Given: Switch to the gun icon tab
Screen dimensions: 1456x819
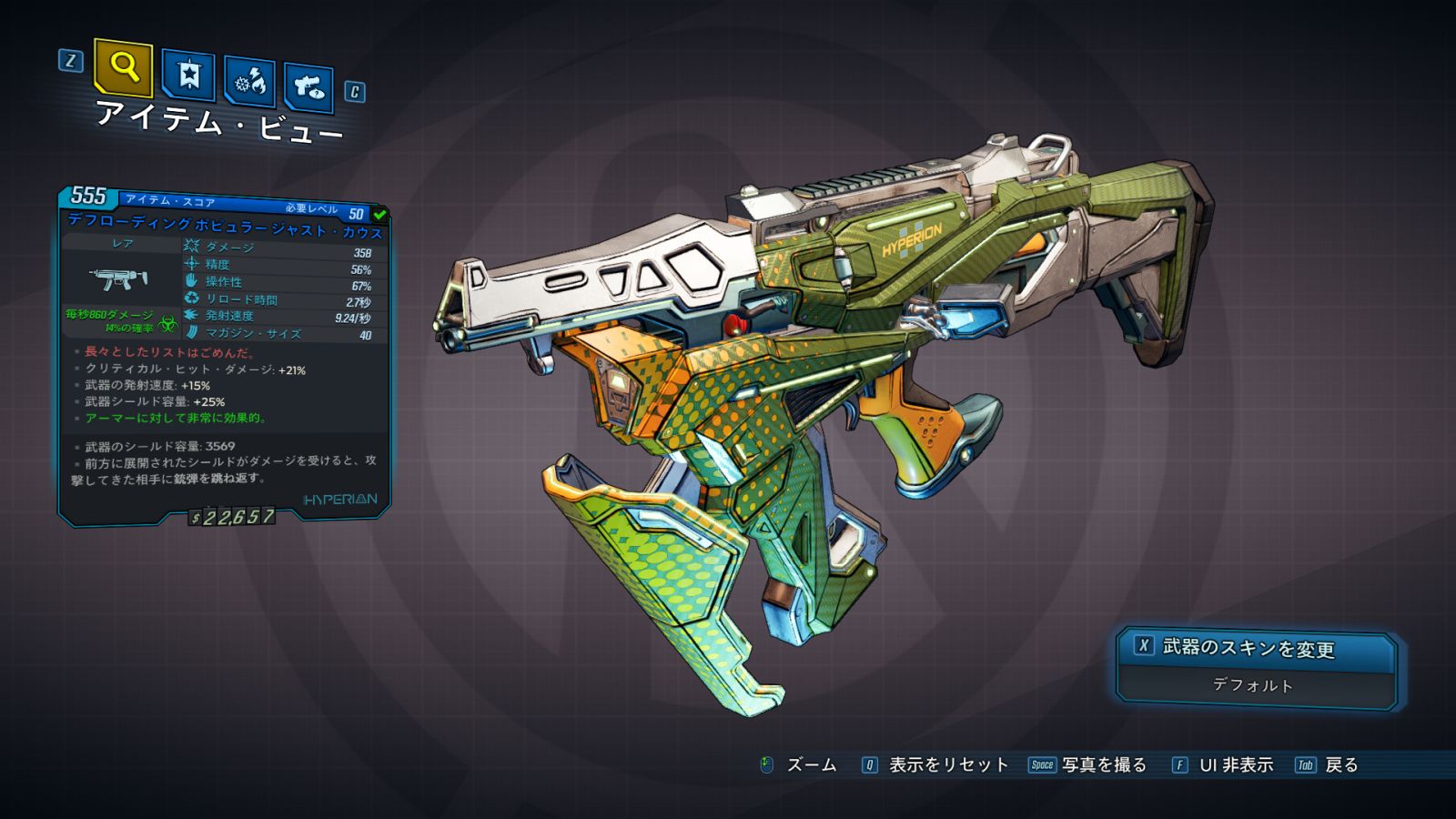Looking at the screenshot, I should [x=308, y=88].
